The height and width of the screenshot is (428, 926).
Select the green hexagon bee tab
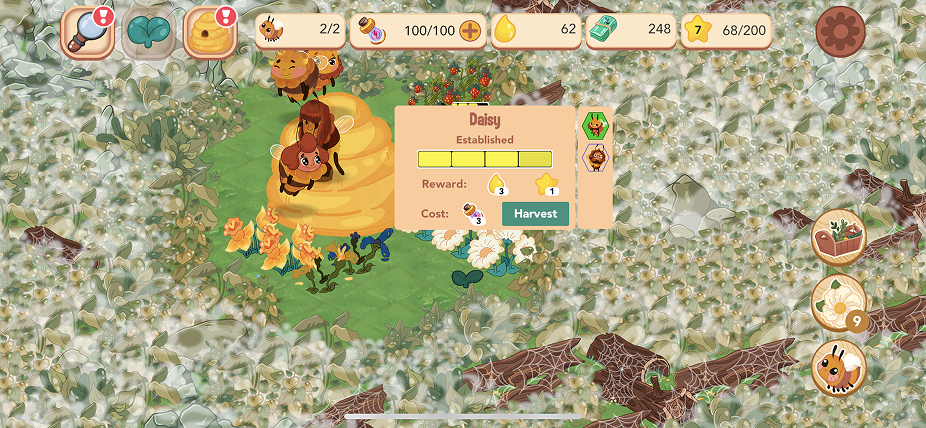[595, 125]
